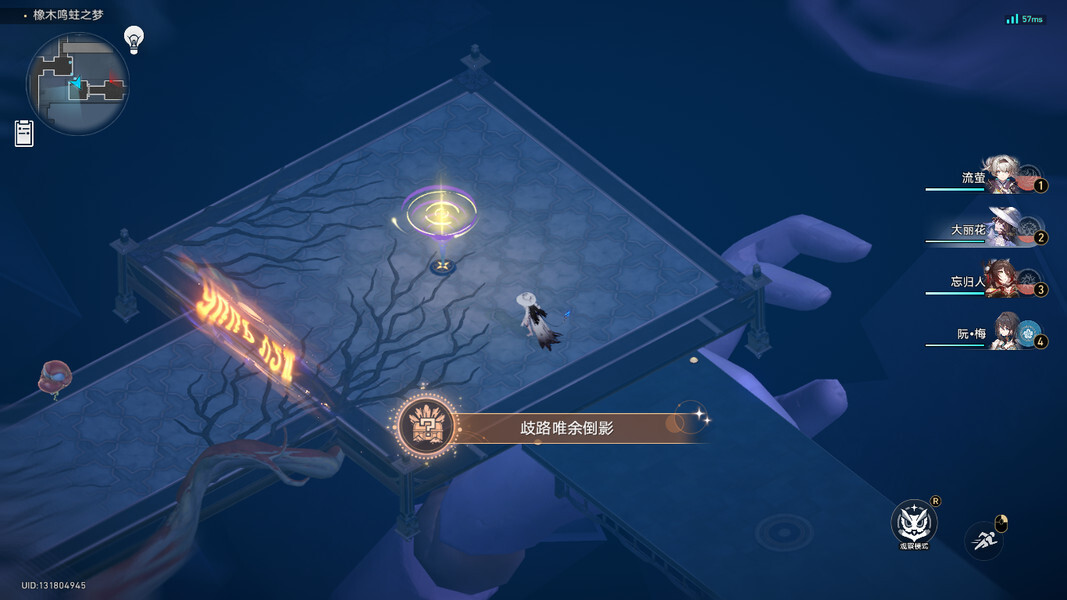Image resolution: width=1067 pixels, height=600 pixels.
Task: Click the lightbulb hint icon
Action: coord(134,39)
